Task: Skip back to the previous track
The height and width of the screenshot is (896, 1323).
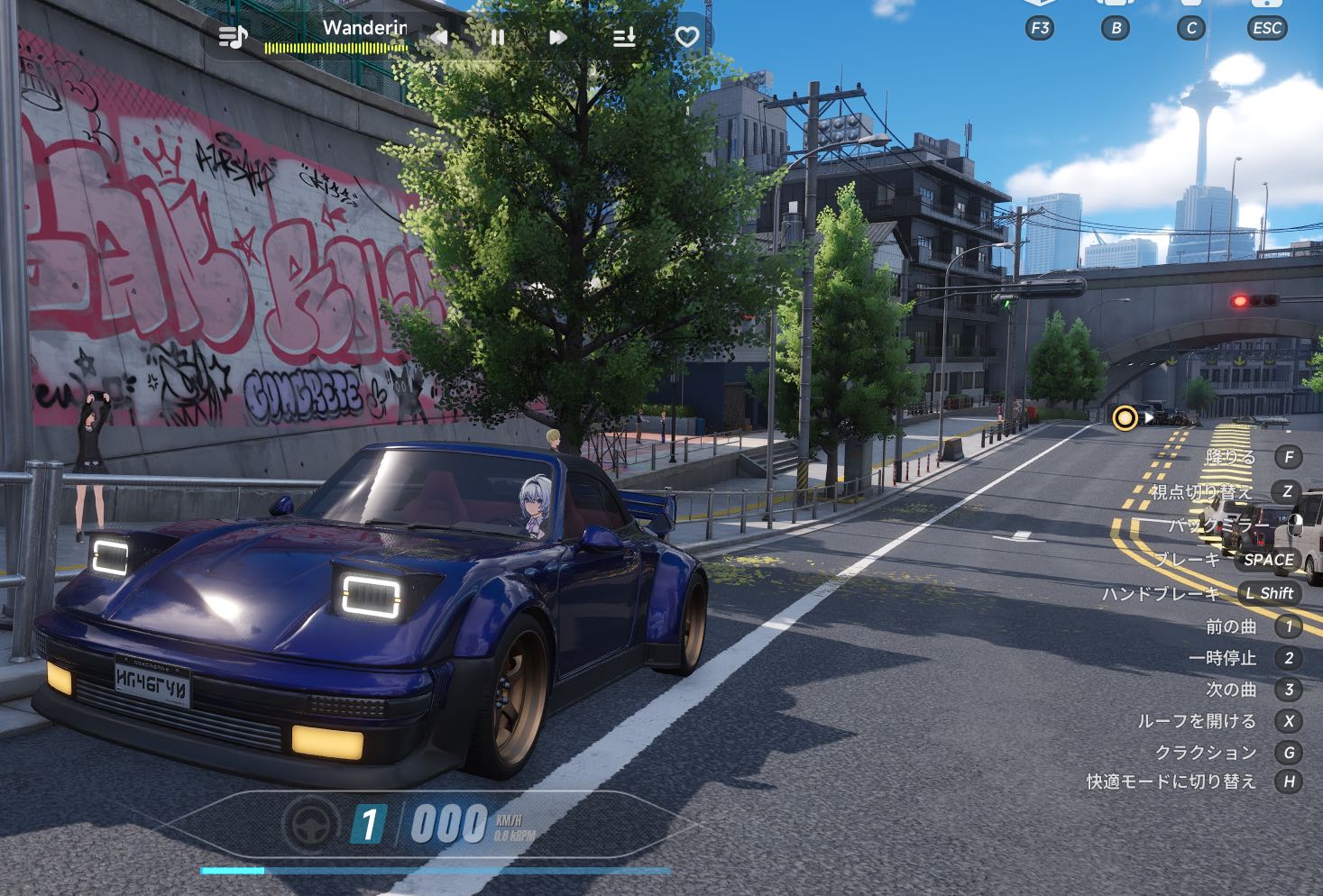Action: (439, 38)
